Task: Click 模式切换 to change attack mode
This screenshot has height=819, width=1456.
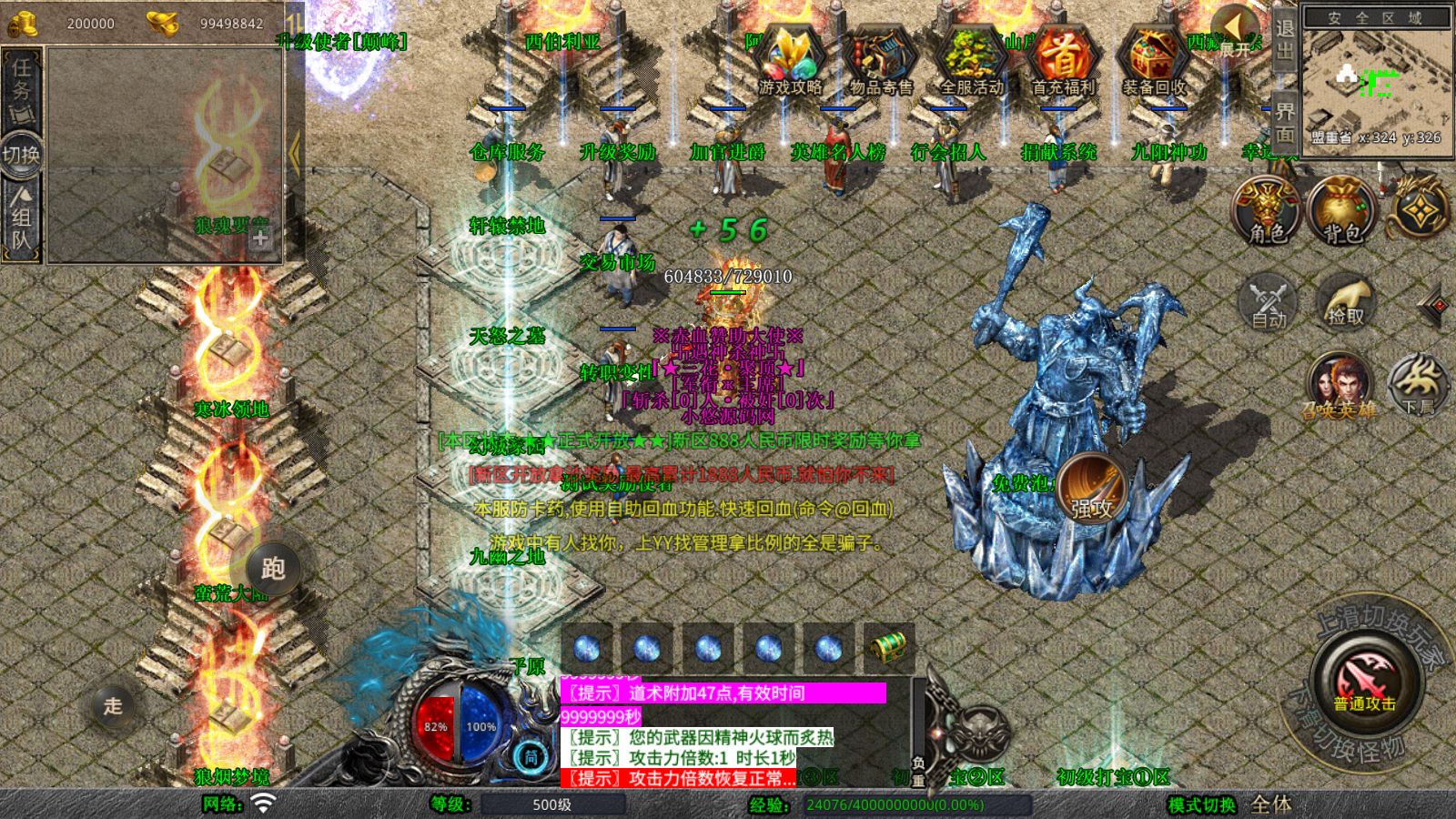Action: (x=1202, y=804)
